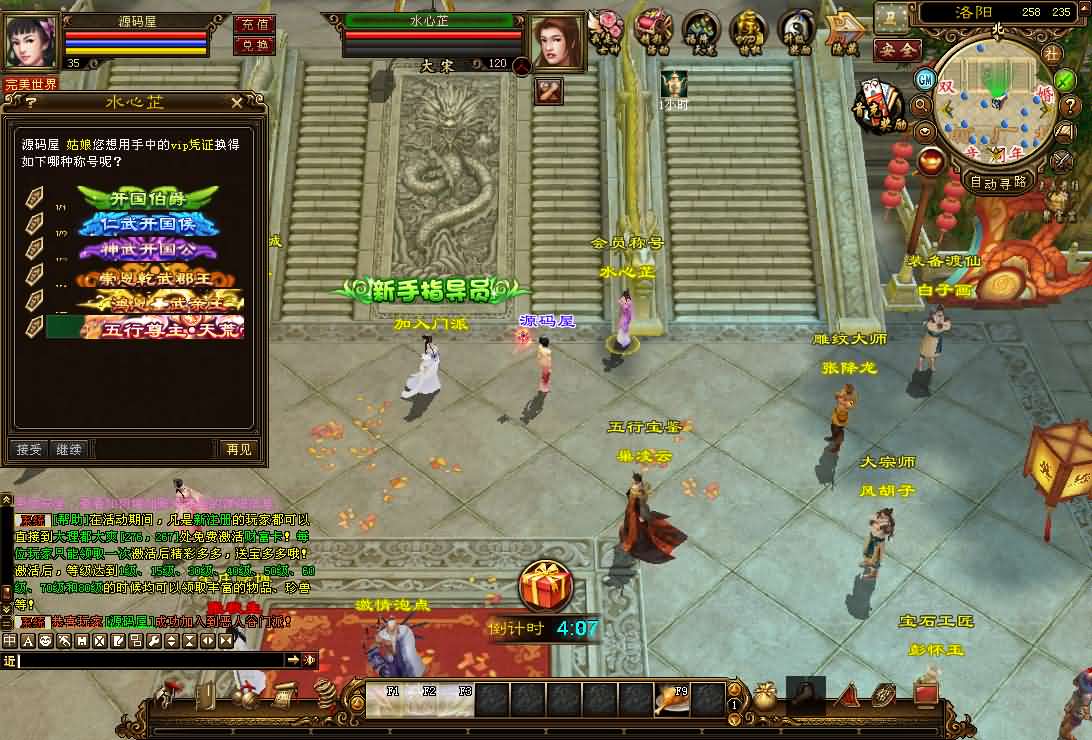Click the blue GM button
1092x740 pixels.
pyautogui.click(x=925, y=79)
